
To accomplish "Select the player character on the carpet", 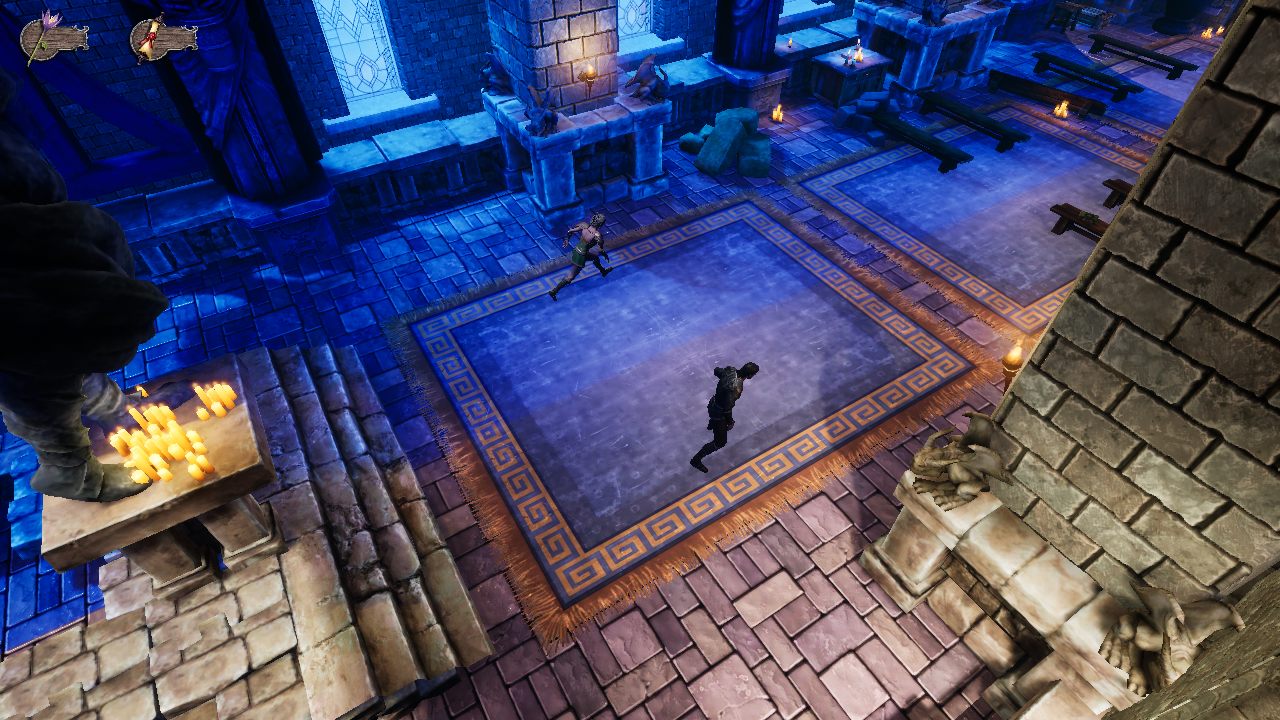I will pyautogui.click(x=725, y=410).
